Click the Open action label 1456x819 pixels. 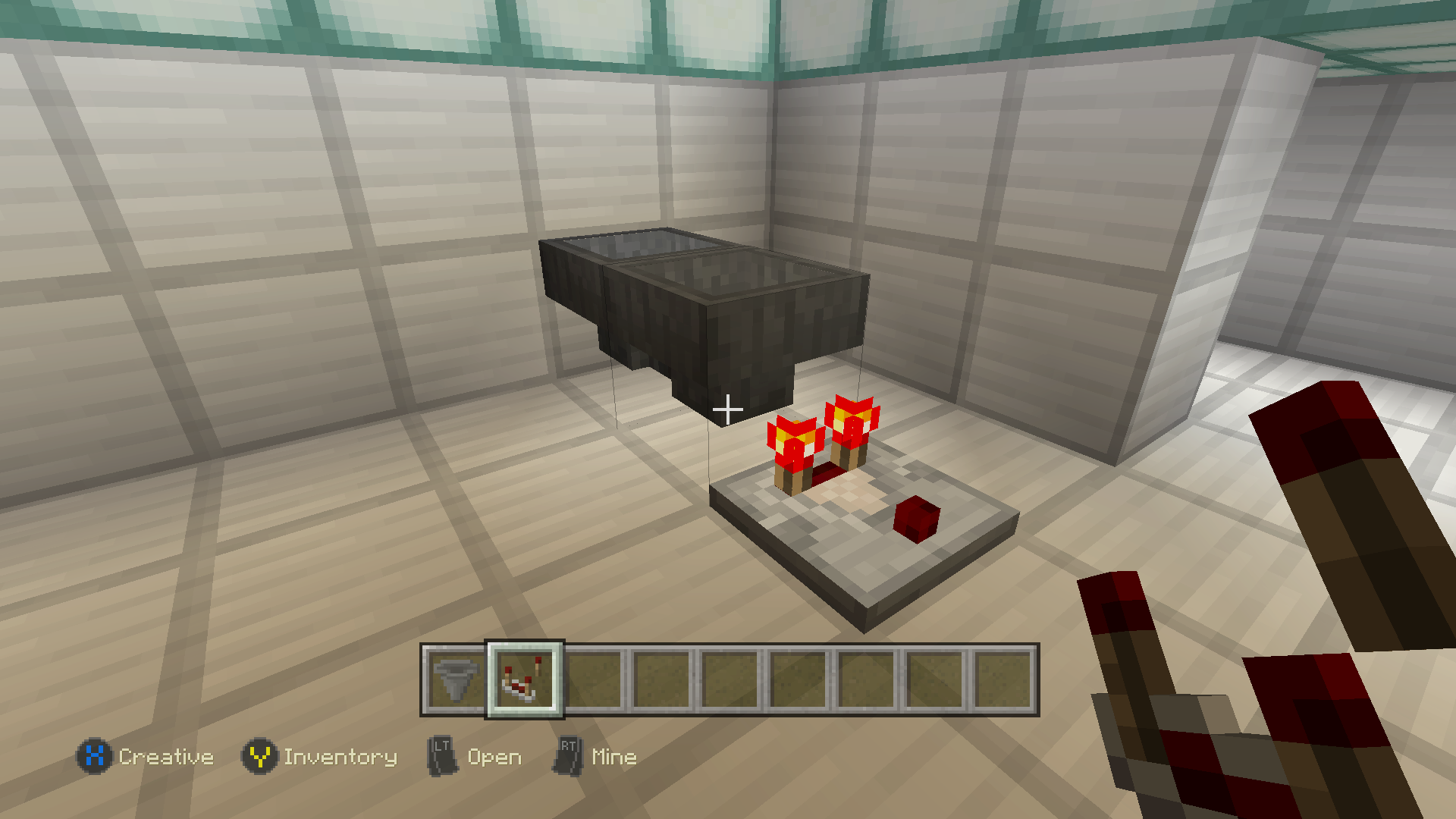(494, 756)
